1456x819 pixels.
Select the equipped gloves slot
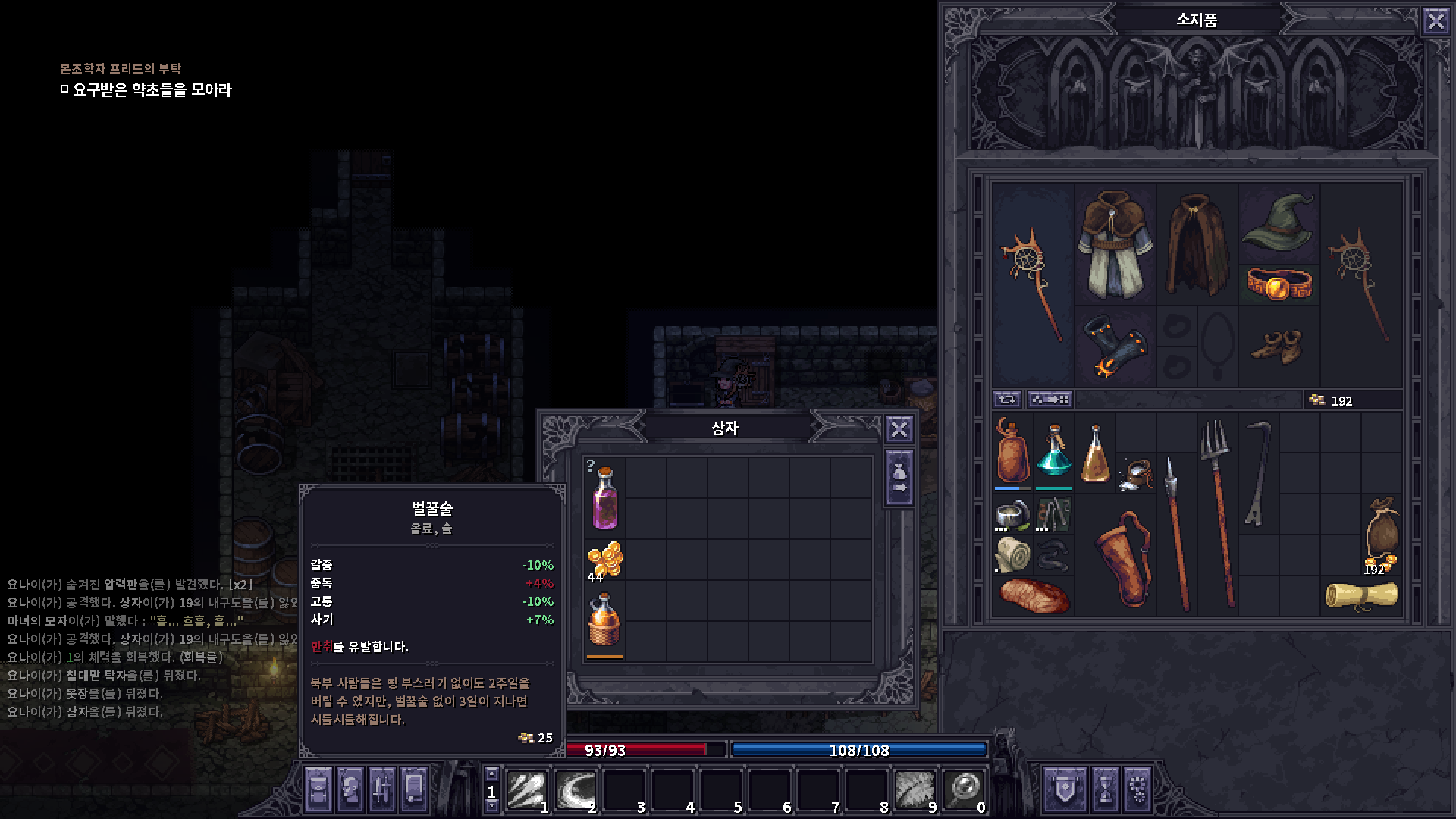[x=1115, y=347]
